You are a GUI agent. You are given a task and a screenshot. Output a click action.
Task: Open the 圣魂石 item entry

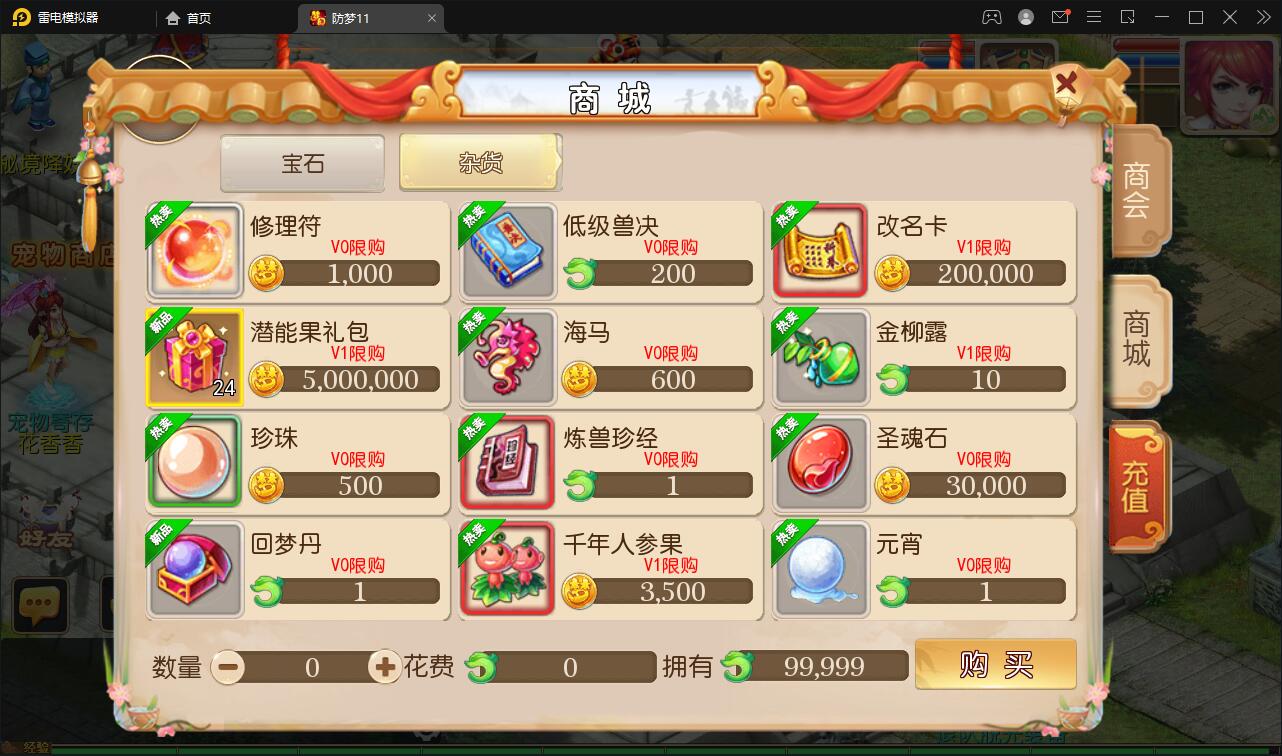[x=820, y=463]
